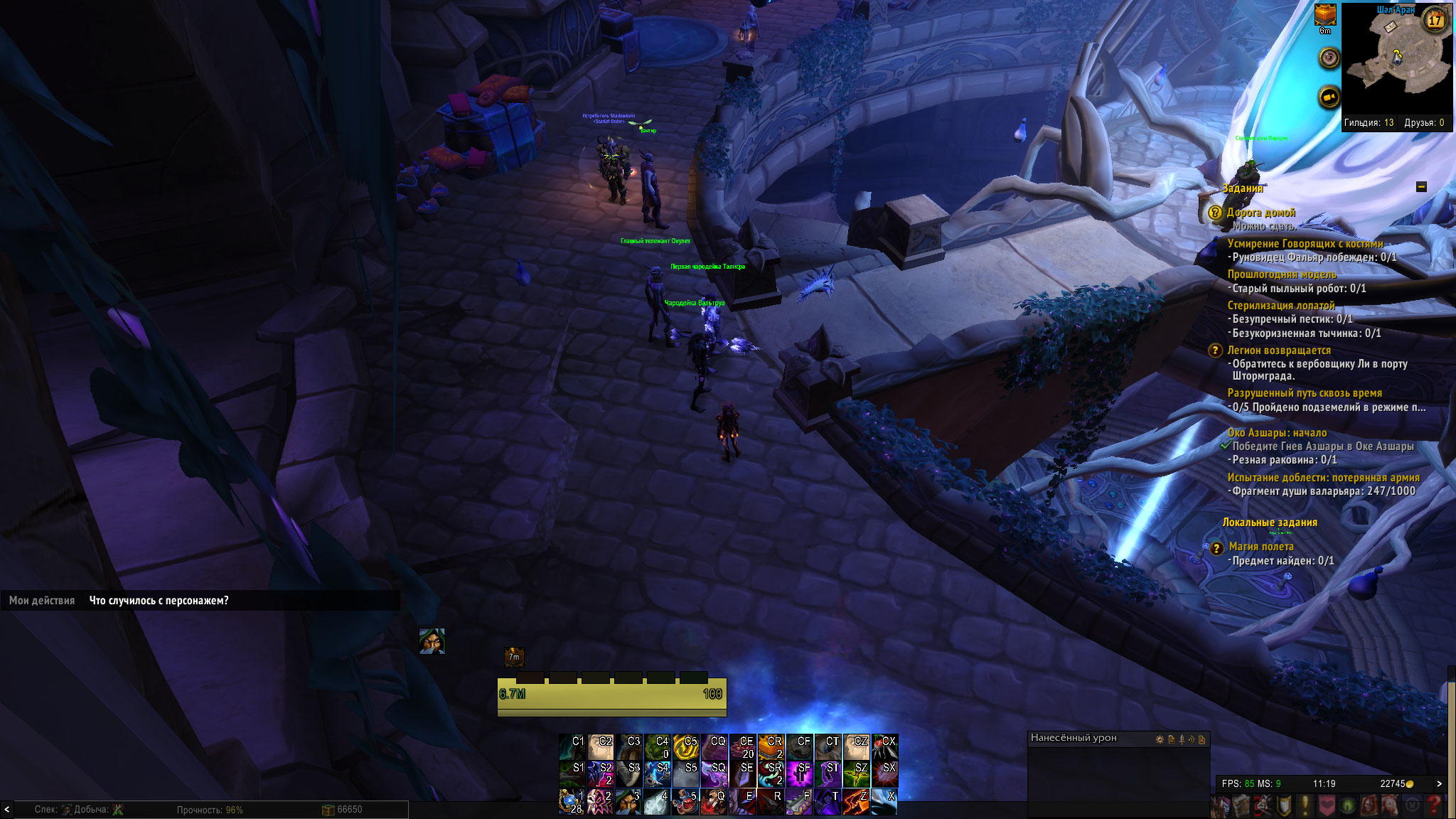Show the Гильдия member list
Screen dimensions: 1456x819
pyautogui.click(x=1368, y=123)
